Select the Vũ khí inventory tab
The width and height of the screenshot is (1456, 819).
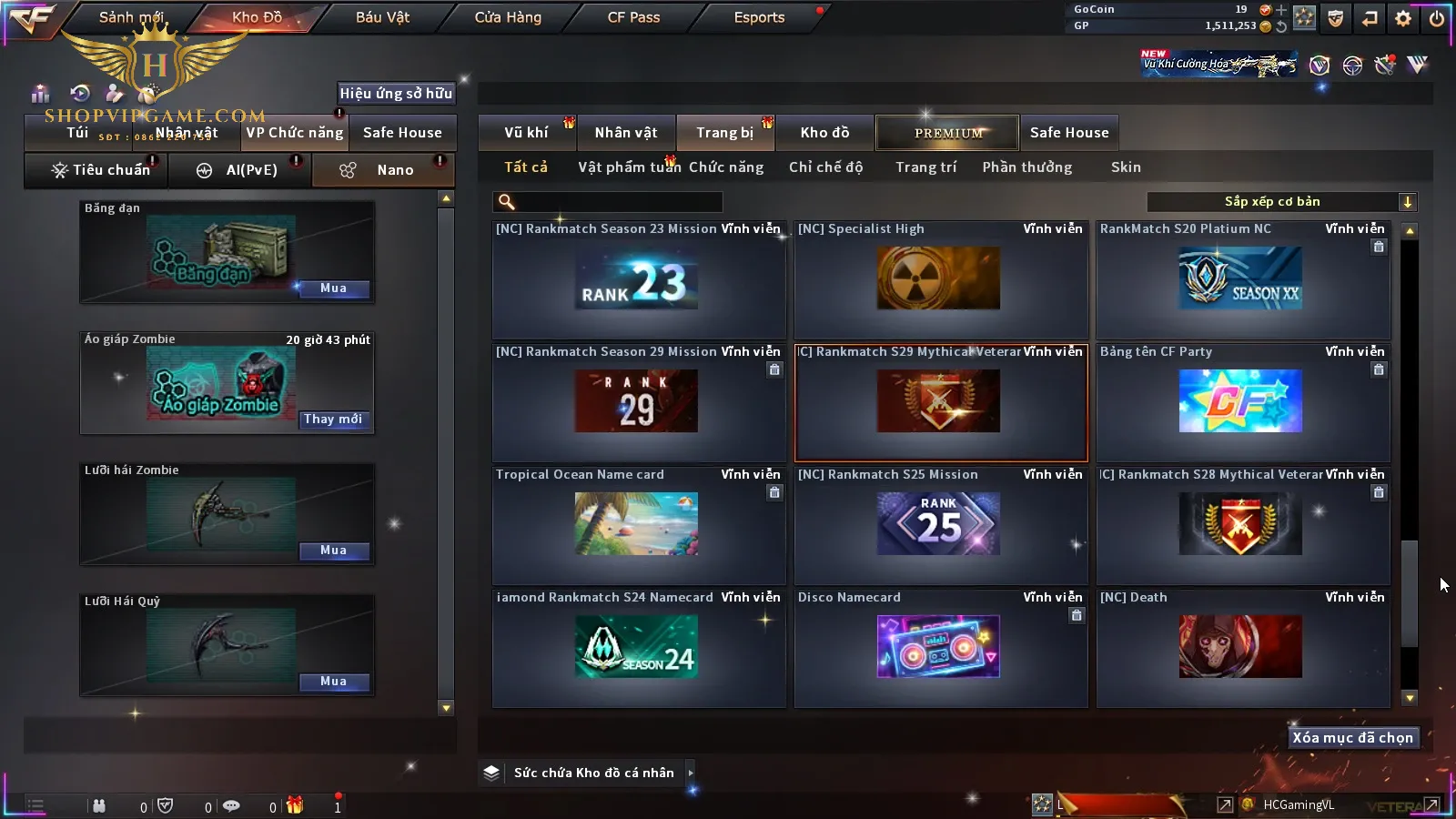[x=526, y=133]
